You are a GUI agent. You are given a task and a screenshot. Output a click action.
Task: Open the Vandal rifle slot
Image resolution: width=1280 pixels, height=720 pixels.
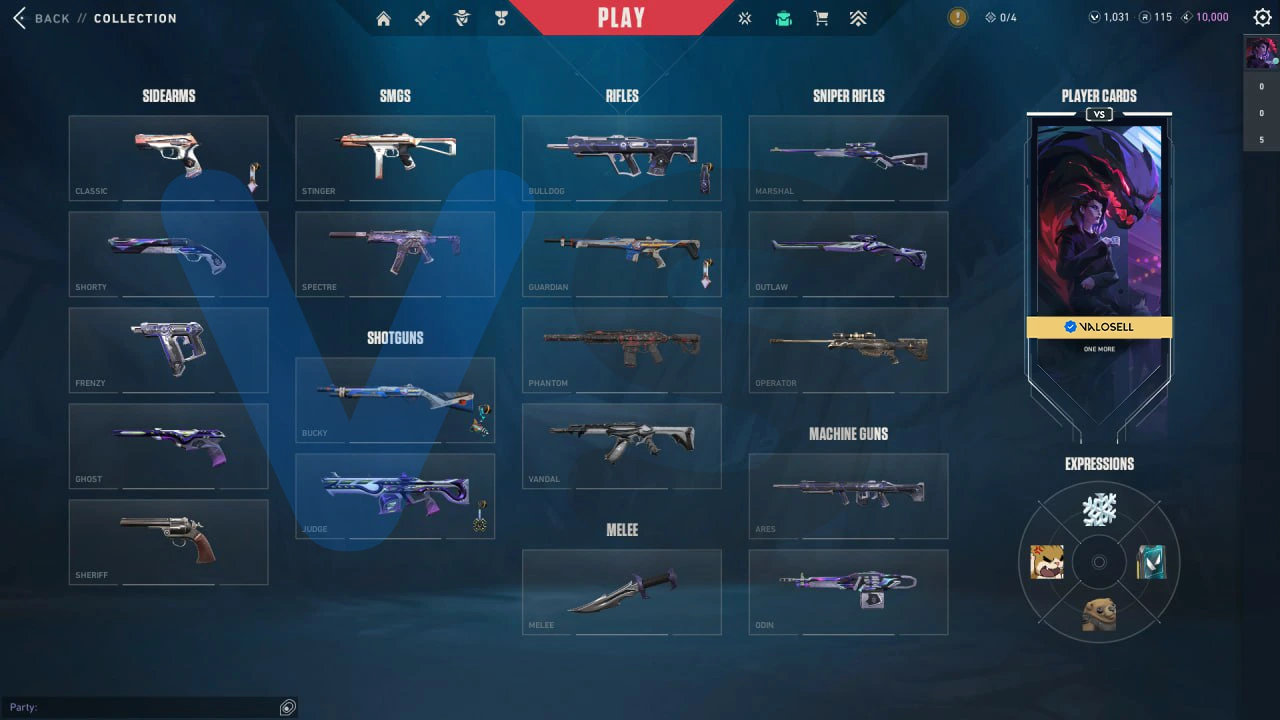[x=621, y=445]
